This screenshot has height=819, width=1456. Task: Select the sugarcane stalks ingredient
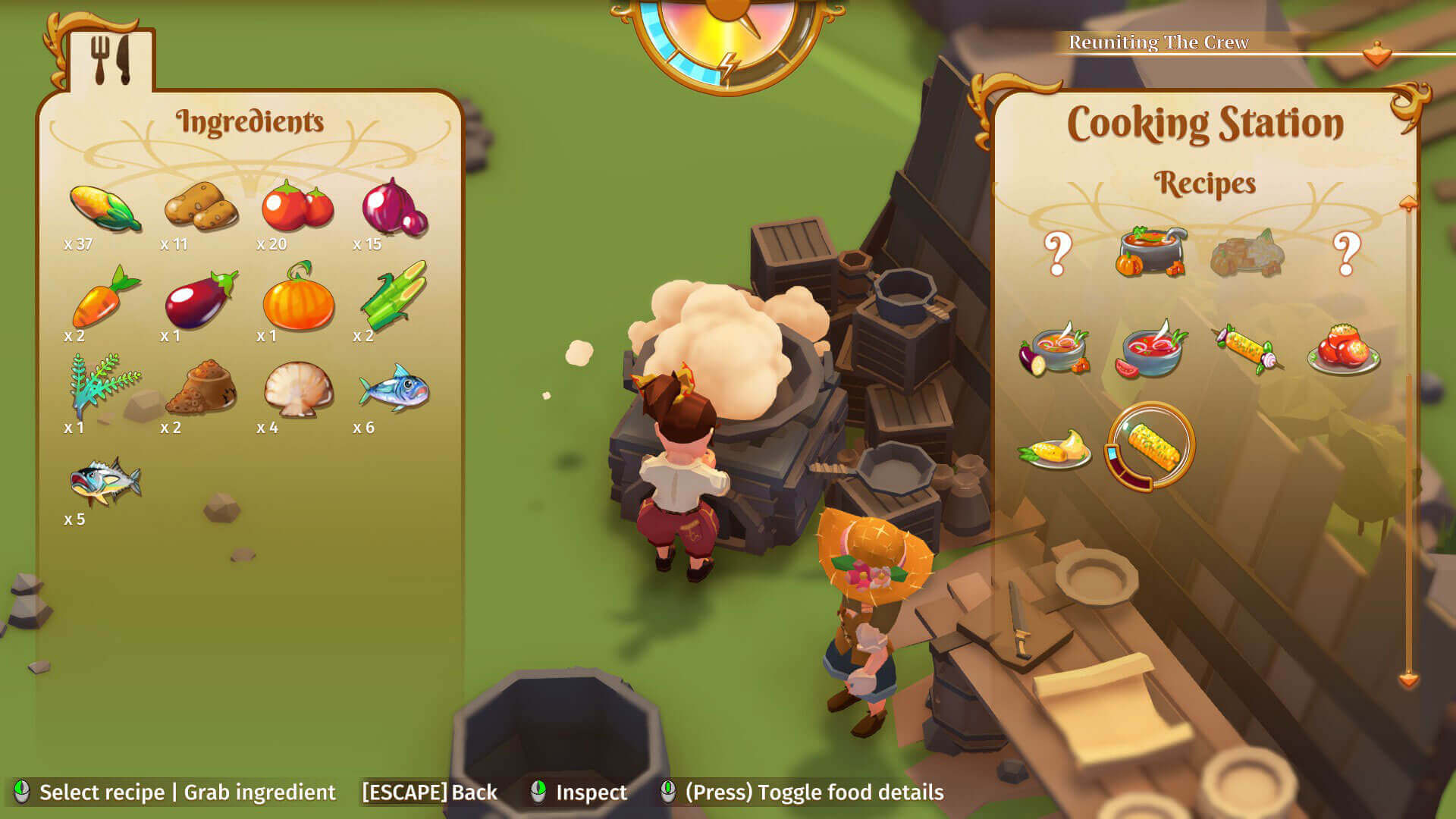394,296
